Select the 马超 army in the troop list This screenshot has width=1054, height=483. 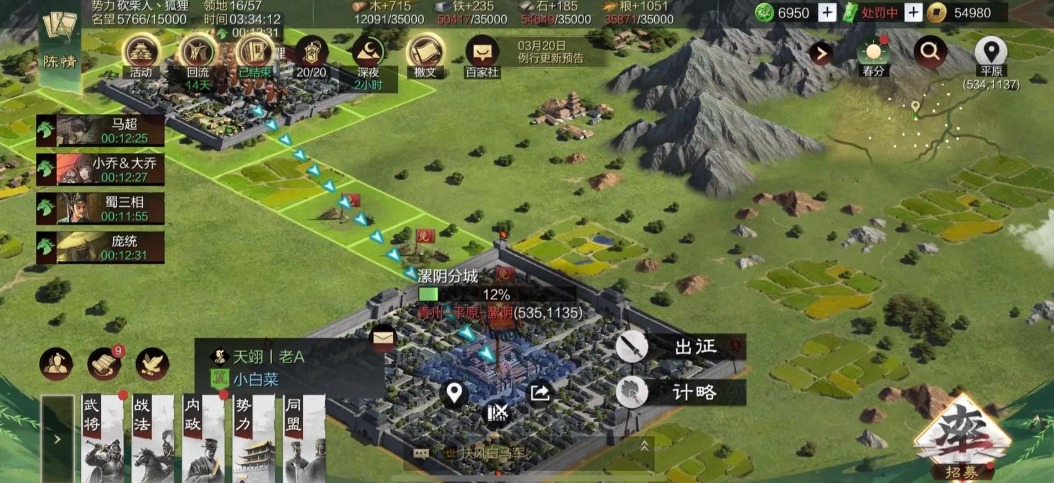coord(96,131)
